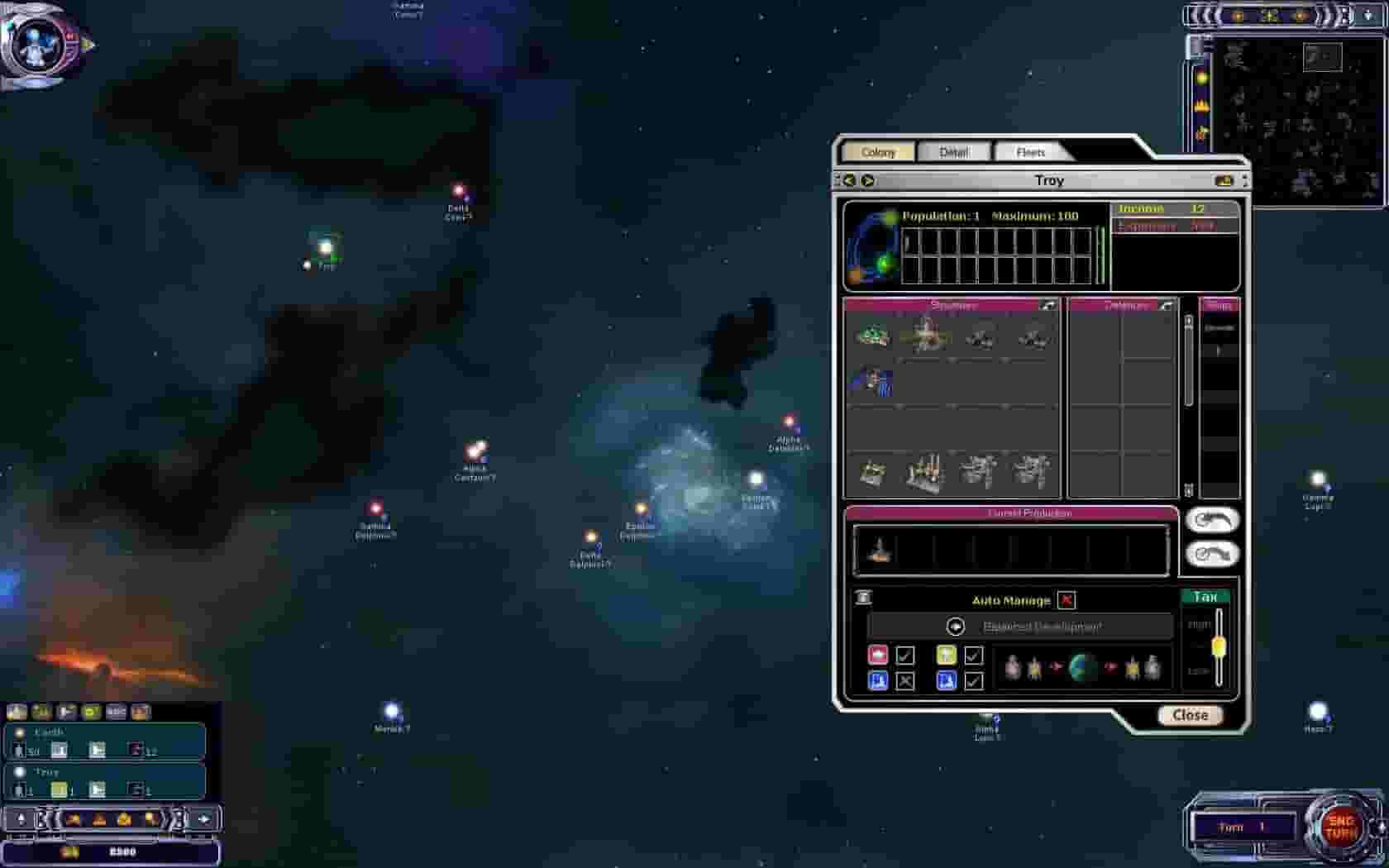
Task: Toggle the Auto Manage checkbox
Action: [x=1067, y=601]
